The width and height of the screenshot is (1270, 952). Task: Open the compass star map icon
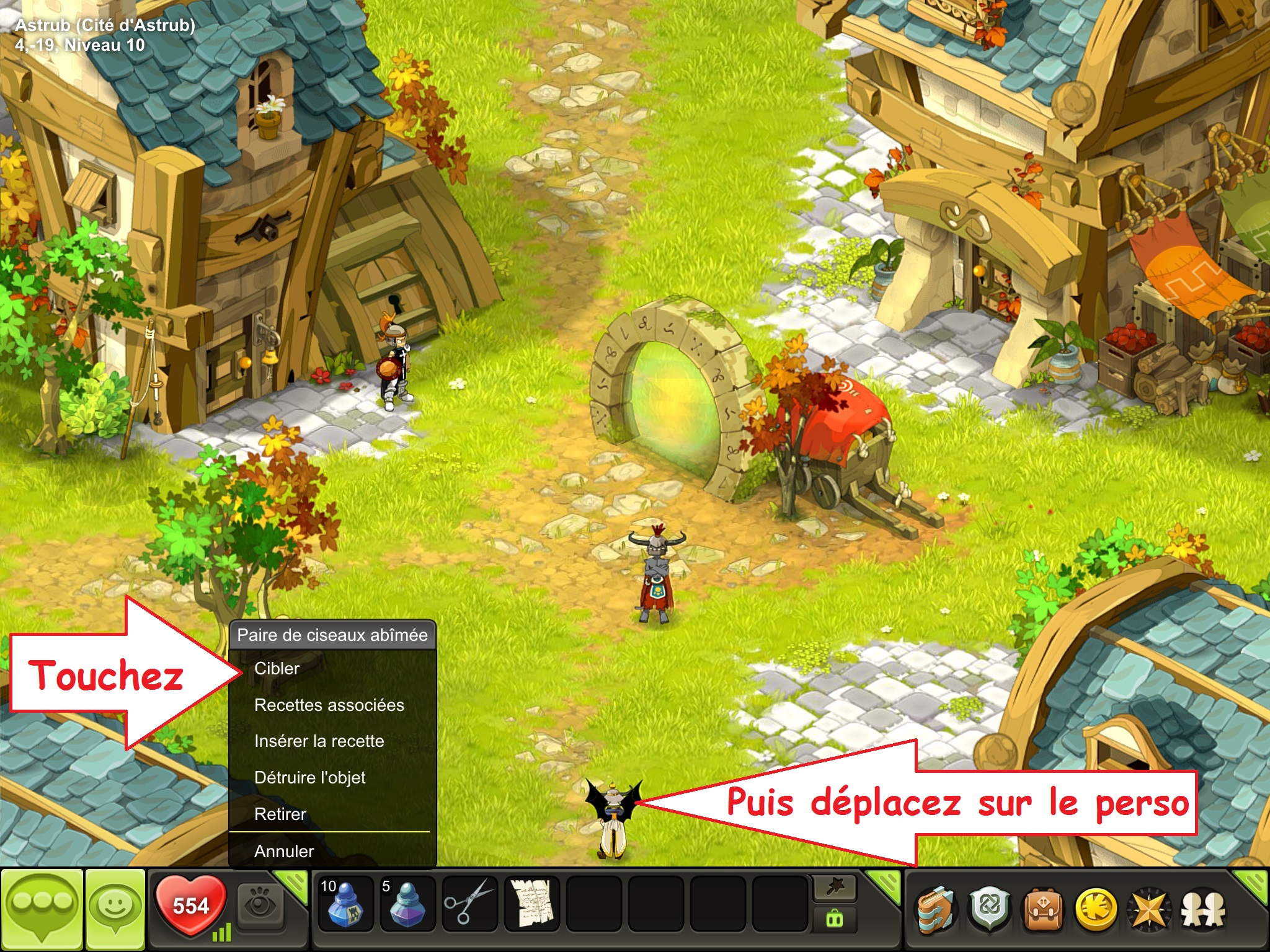tap(1149, 910)
